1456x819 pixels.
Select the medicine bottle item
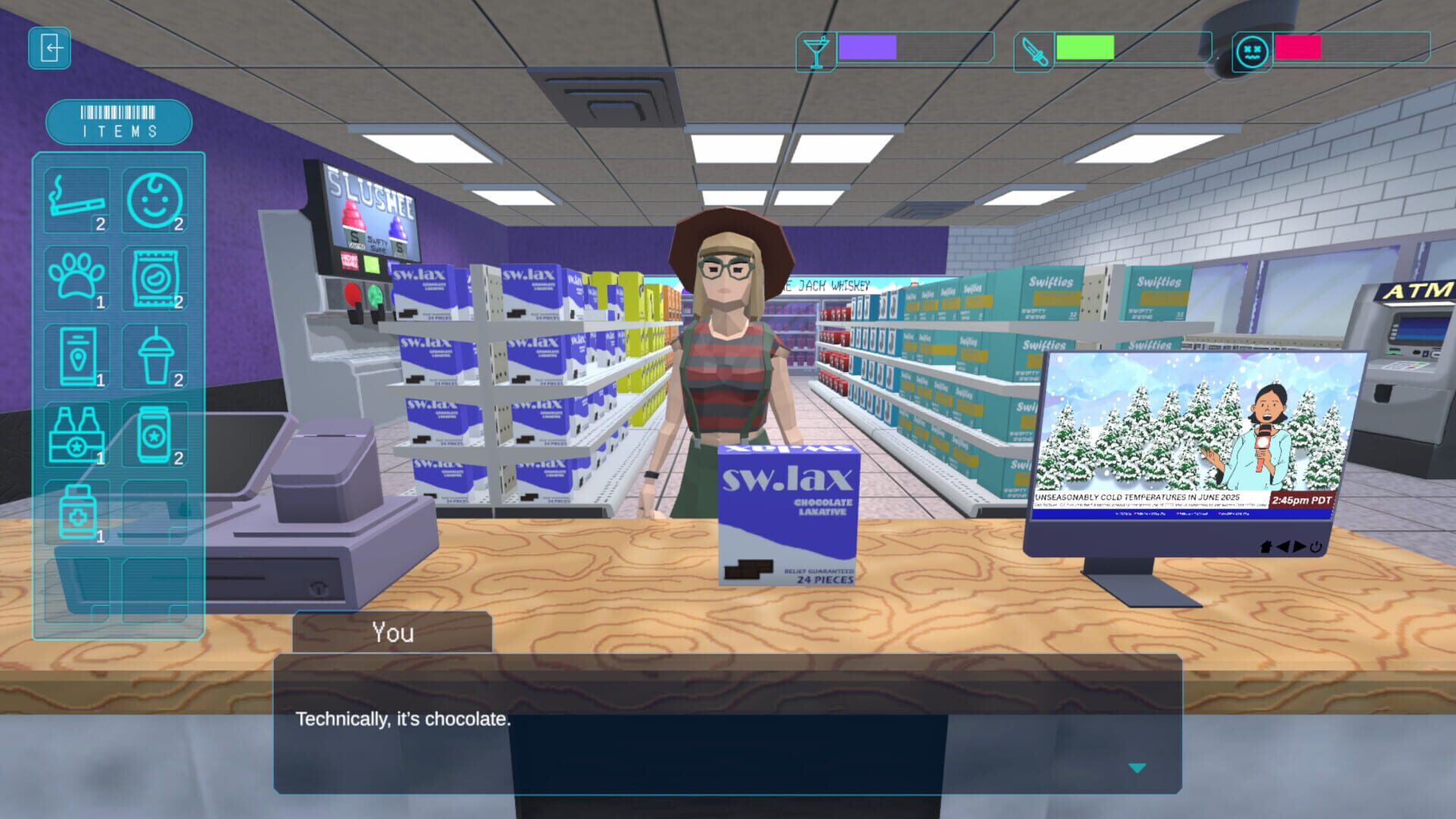coord(76,513)
